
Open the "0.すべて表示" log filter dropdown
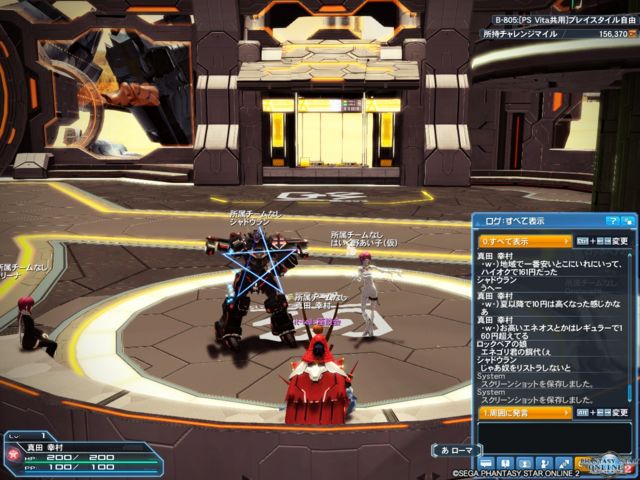(525, 241)
